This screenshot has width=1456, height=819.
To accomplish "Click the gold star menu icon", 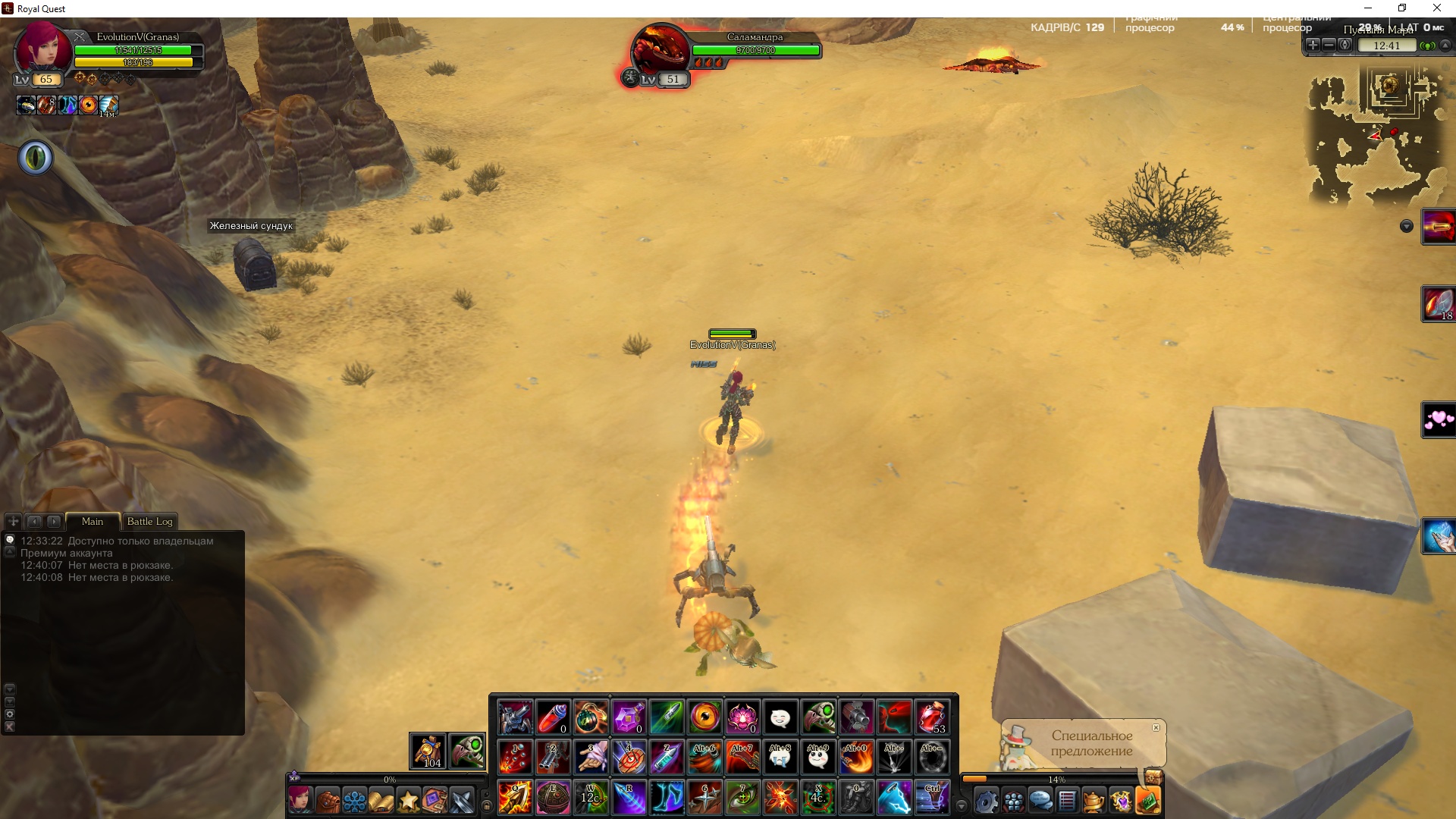I will pyautogui.click(x=408, y=801).
